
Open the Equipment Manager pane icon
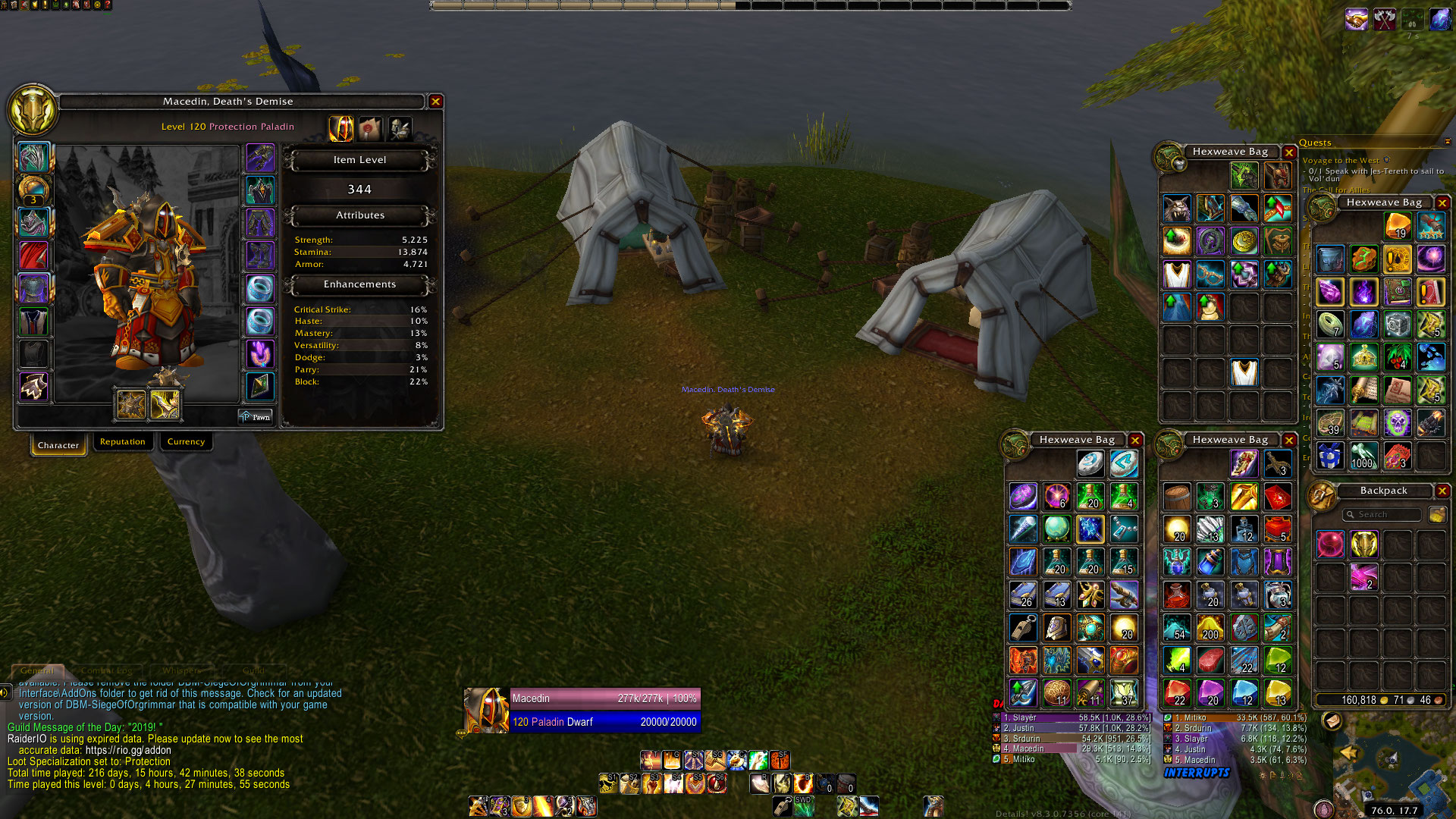point(400,129)
